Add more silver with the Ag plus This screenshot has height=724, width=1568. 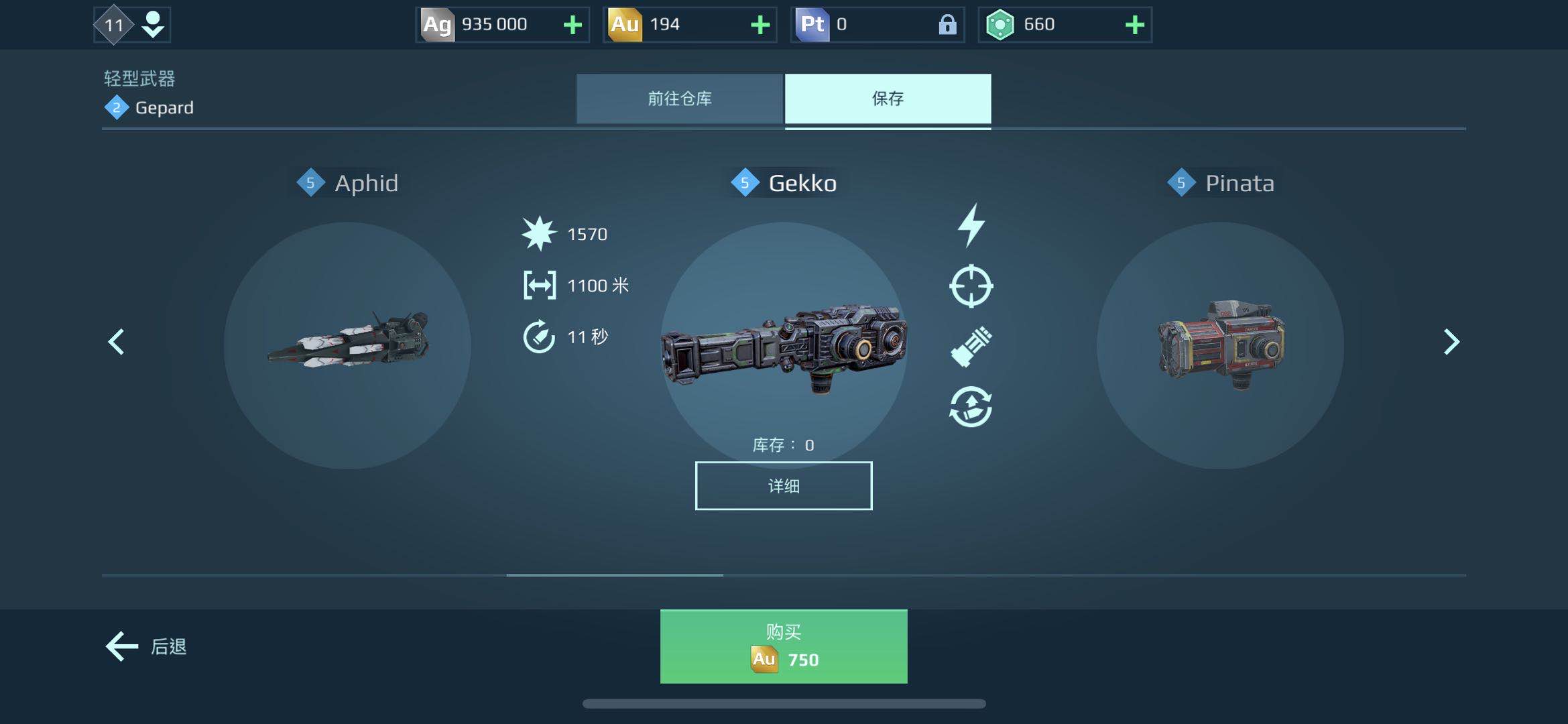(572, 25)
